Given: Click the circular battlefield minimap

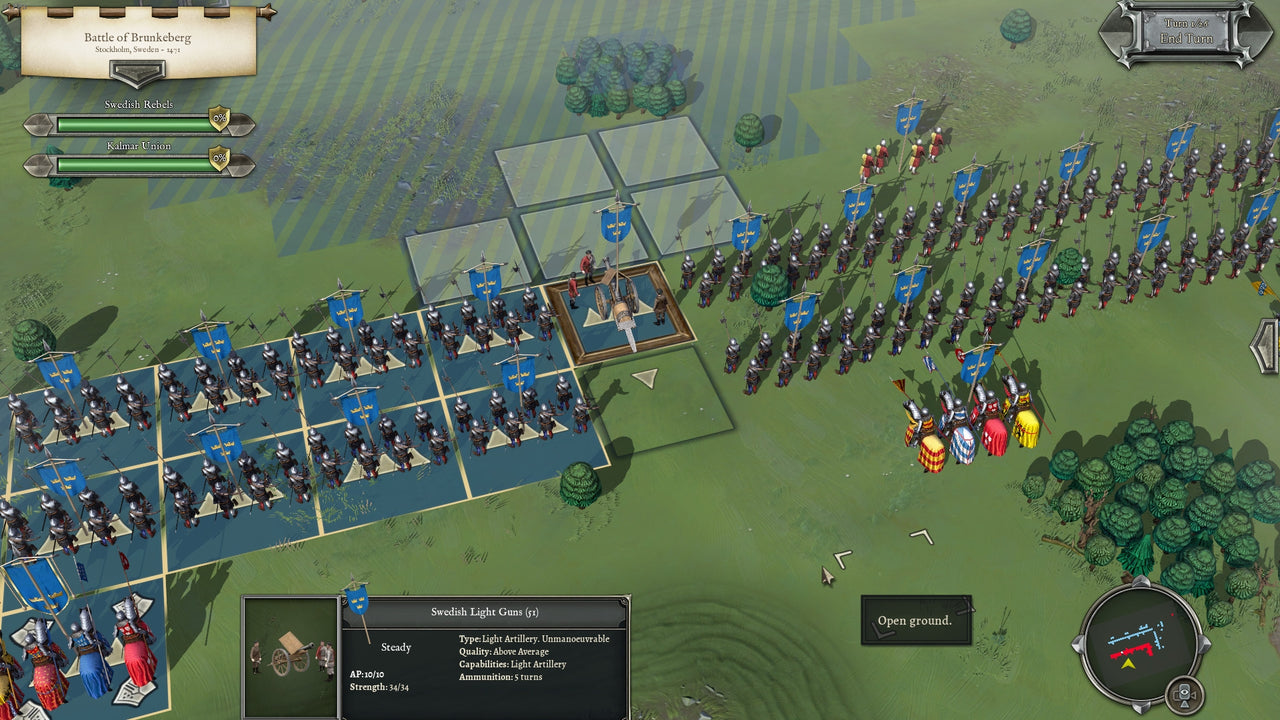Looking at the screenshot, I should coord(1141,639).
